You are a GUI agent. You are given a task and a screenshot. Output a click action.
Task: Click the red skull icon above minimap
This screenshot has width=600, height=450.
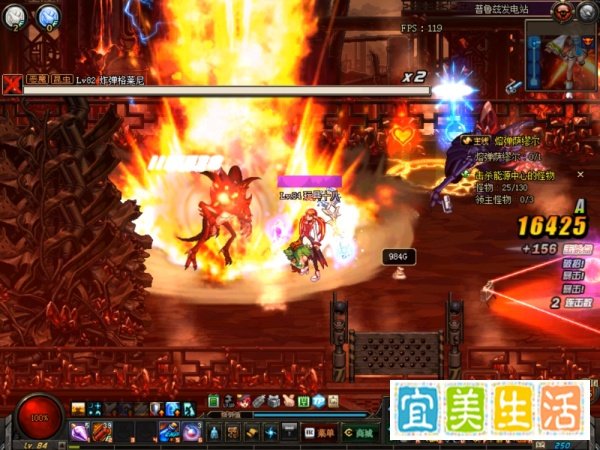point(563,10)
